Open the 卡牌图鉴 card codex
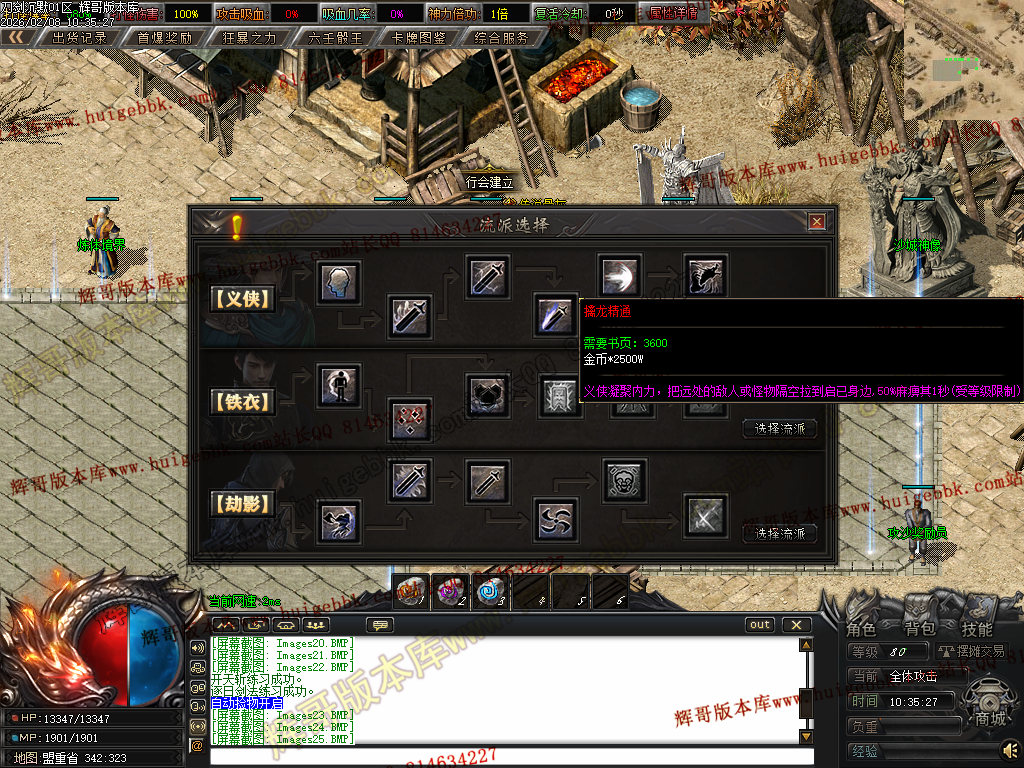Image resolution: width=1024 pixels, height=768 pixels. [419, 37]
